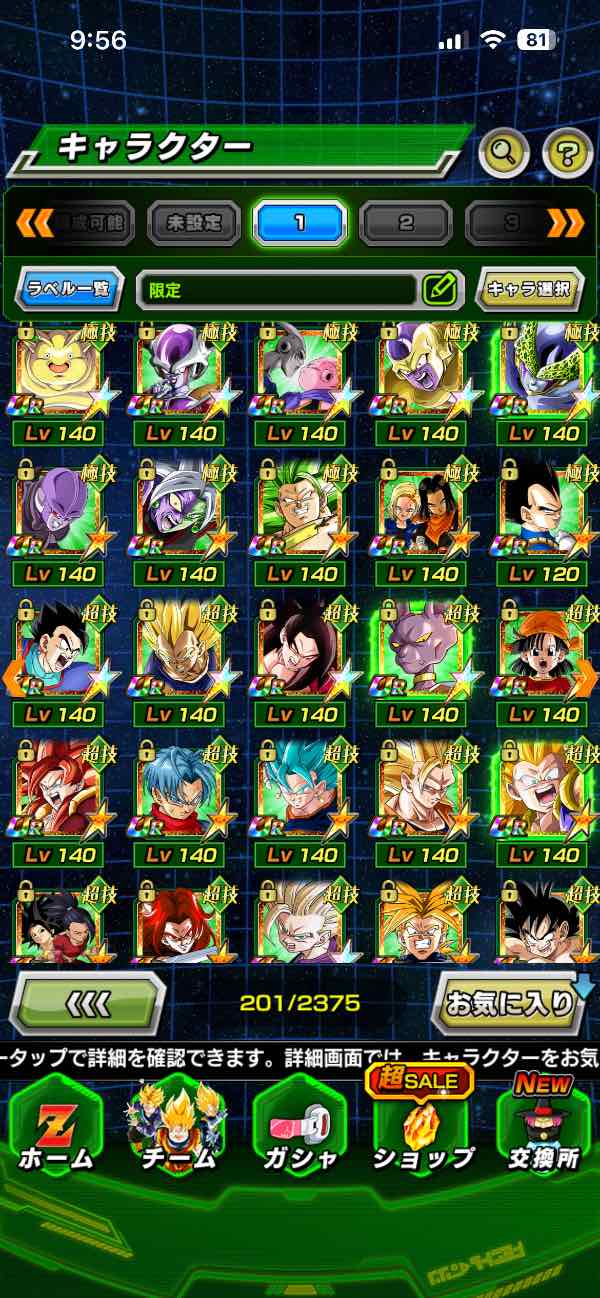Edit the 限定 label name
Screen dimensions: 600x1298
click(x=439, y=290)
